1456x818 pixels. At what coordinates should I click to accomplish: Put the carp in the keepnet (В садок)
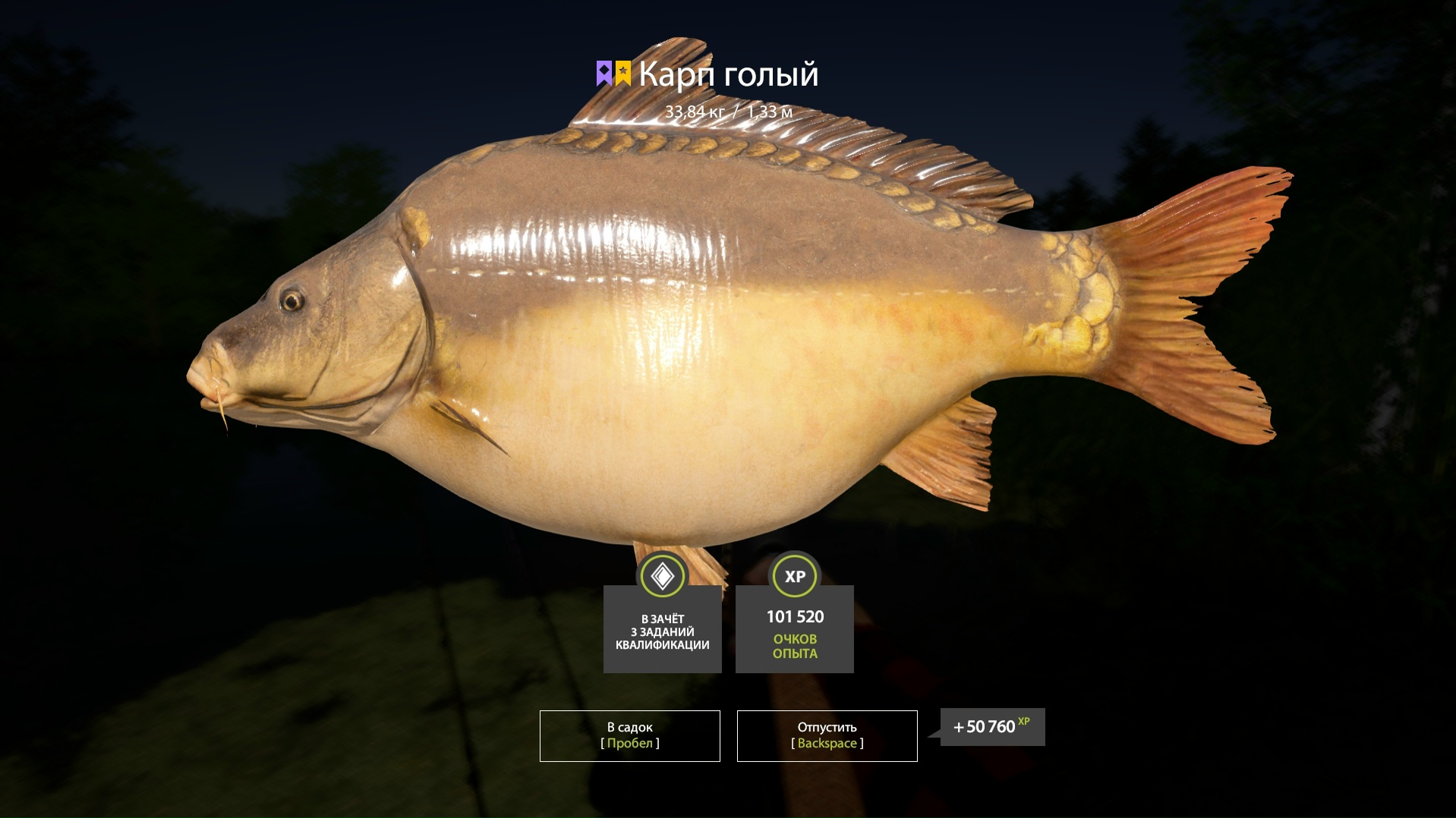coord(629,735)
